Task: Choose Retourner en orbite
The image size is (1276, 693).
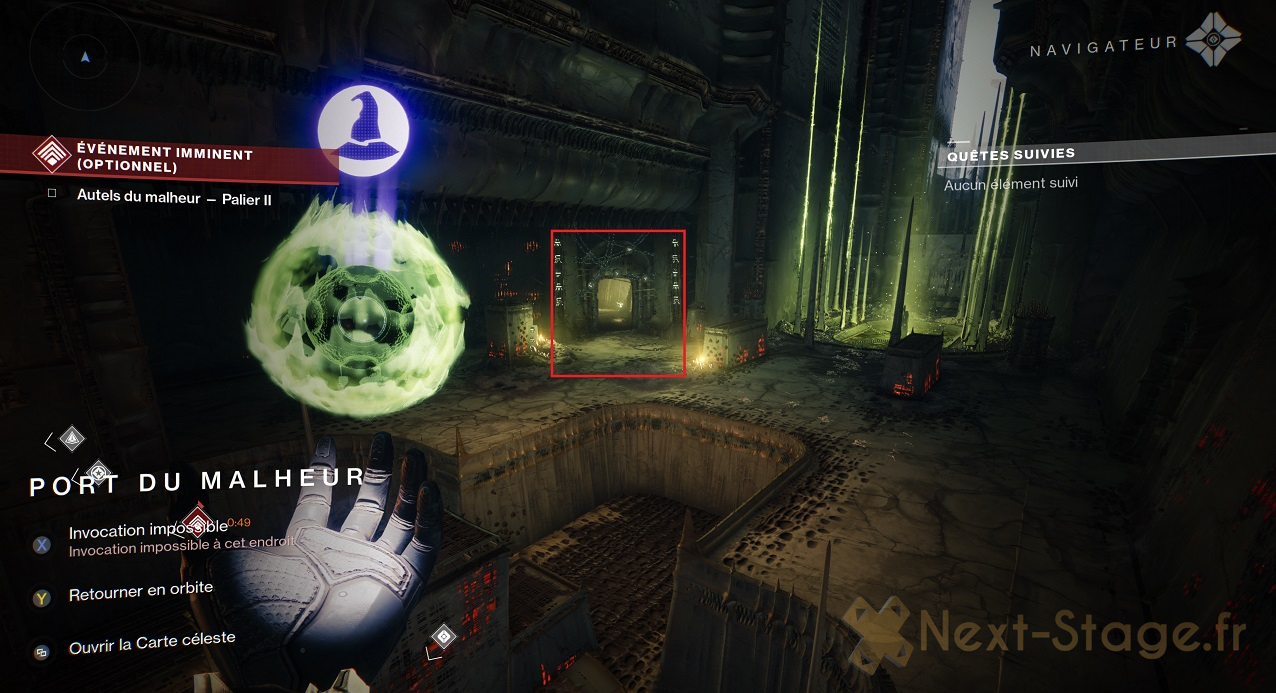Action: [140, 591]
